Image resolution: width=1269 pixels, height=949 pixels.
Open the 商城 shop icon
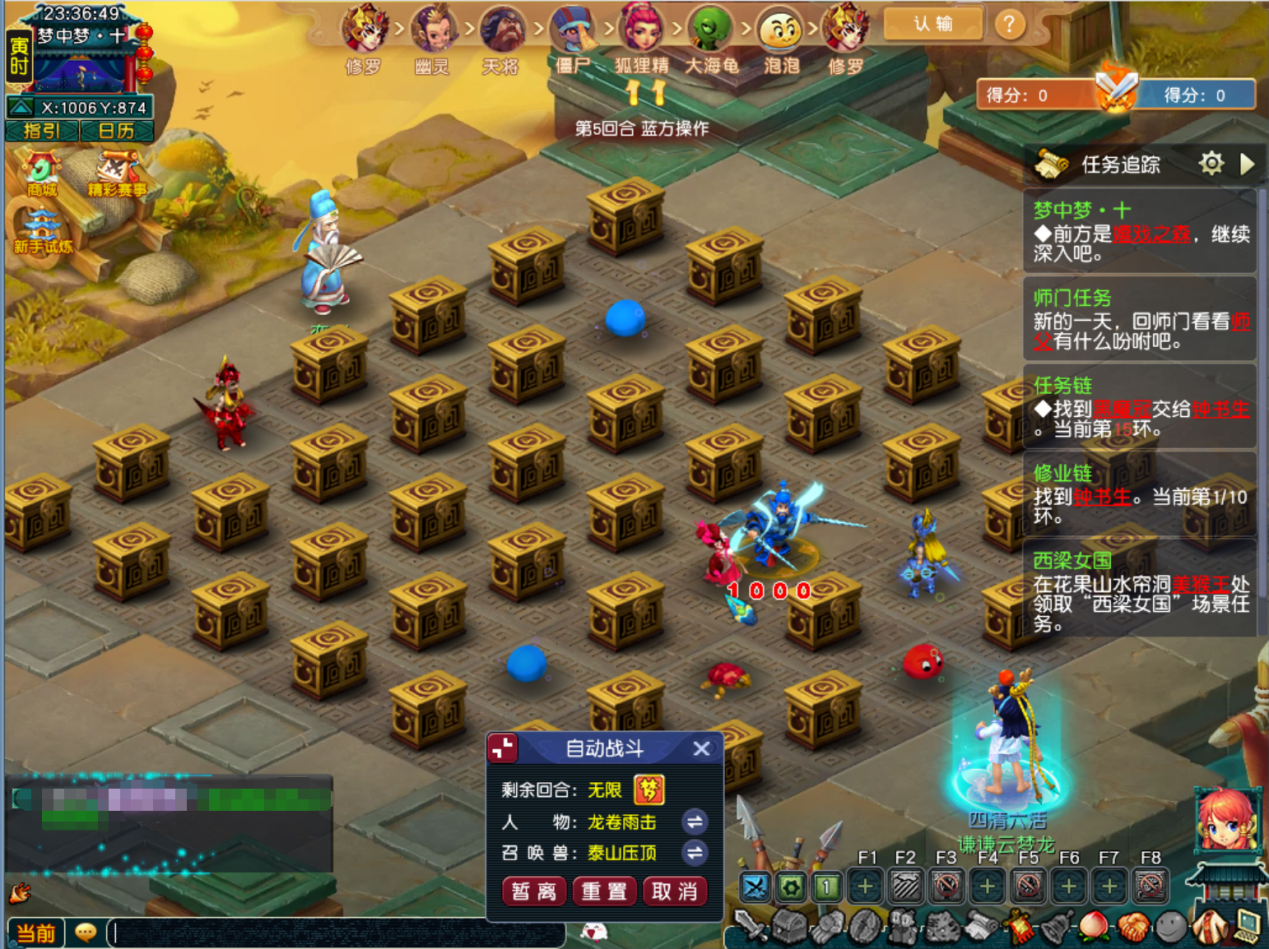41,174
